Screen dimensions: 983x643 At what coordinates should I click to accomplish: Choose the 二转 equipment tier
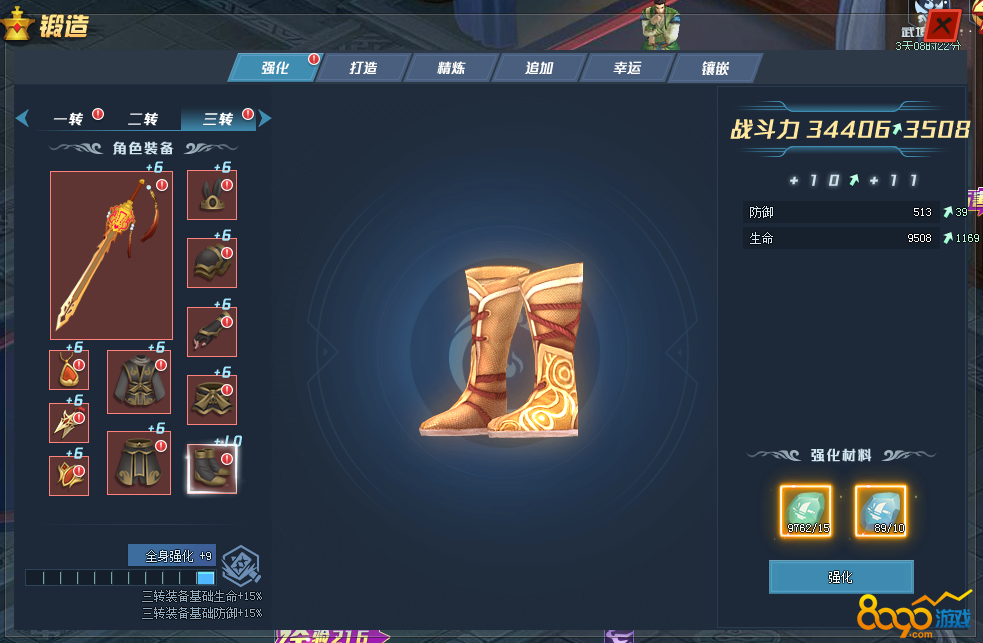point(143,119)
